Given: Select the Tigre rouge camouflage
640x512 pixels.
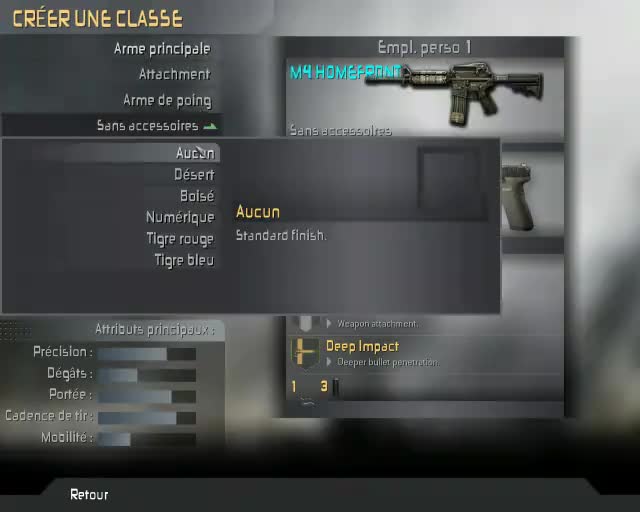Looking at the screenshot, I should click(180, 239).
